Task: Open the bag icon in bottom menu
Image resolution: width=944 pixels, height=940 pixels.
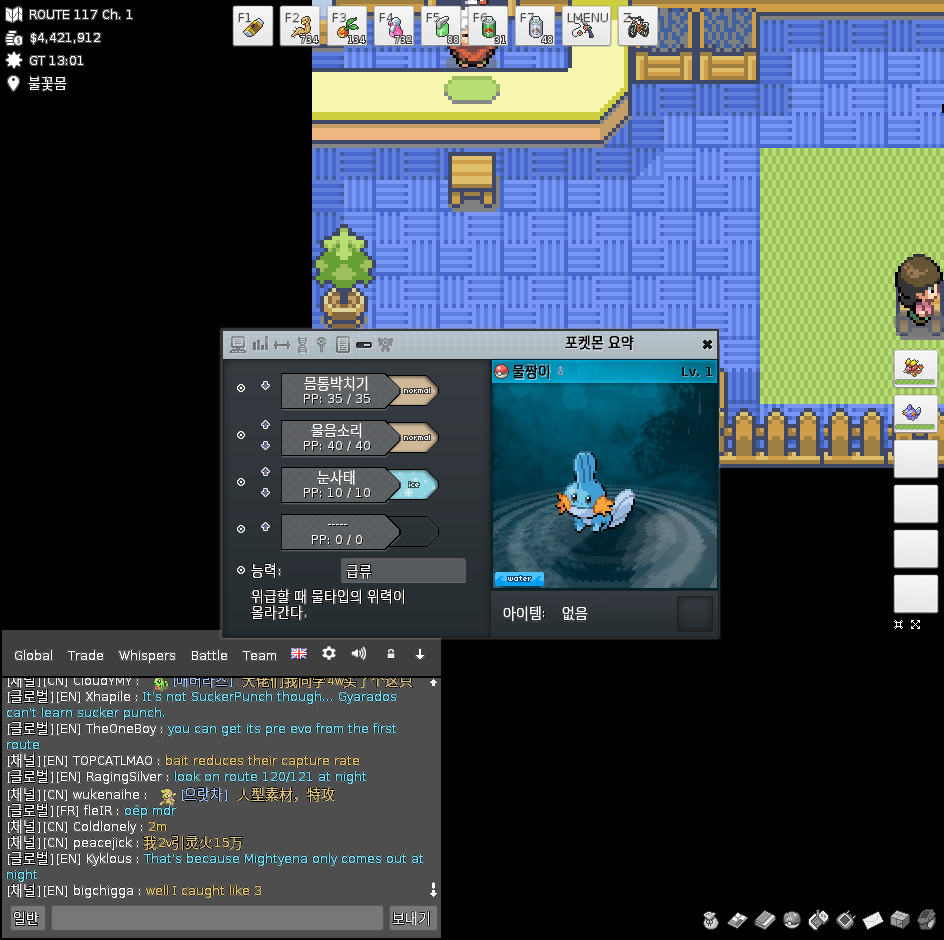Action: 711,919
